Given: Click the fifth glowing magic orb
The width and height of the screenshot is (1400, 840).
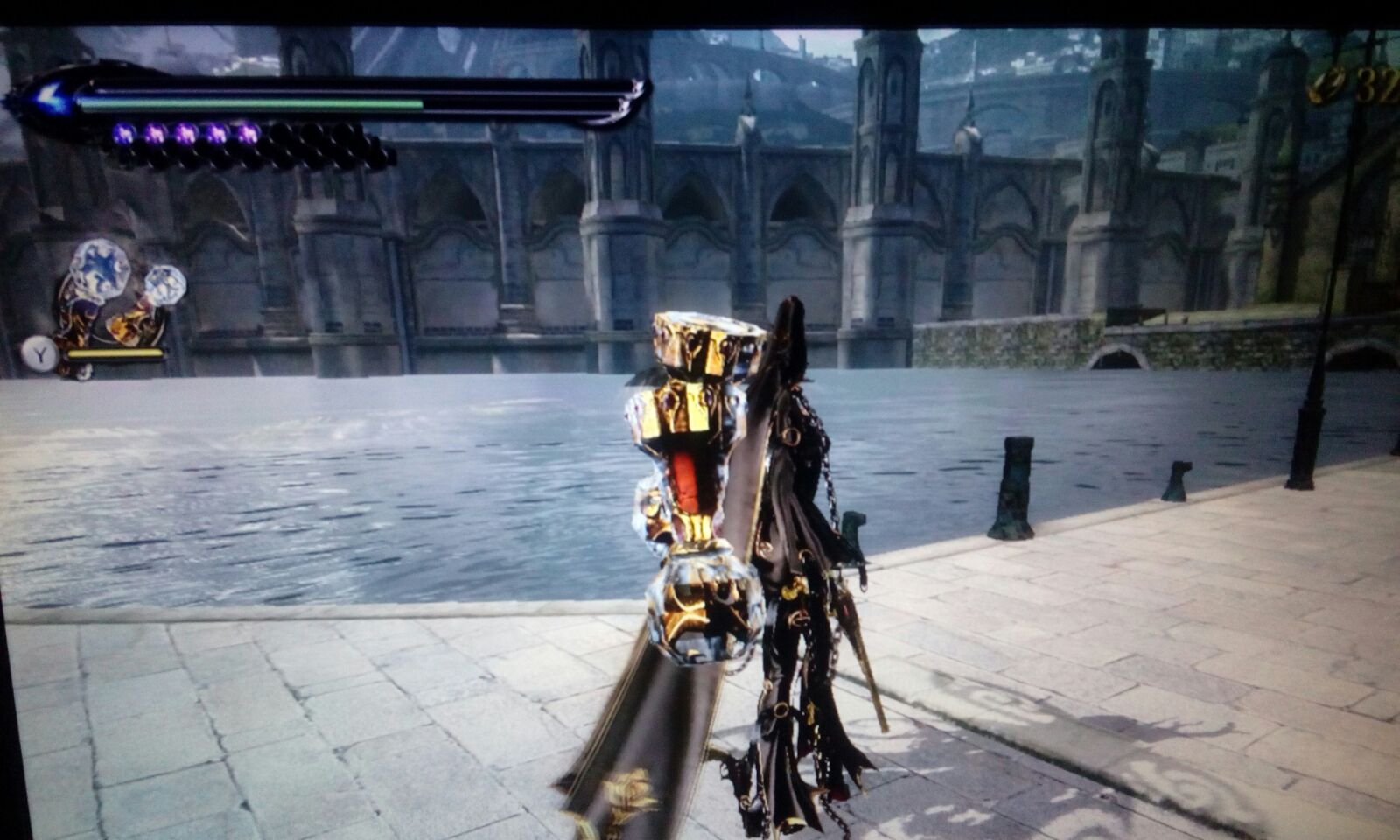Looking at the screenshot, I should (x=248, y=134).
